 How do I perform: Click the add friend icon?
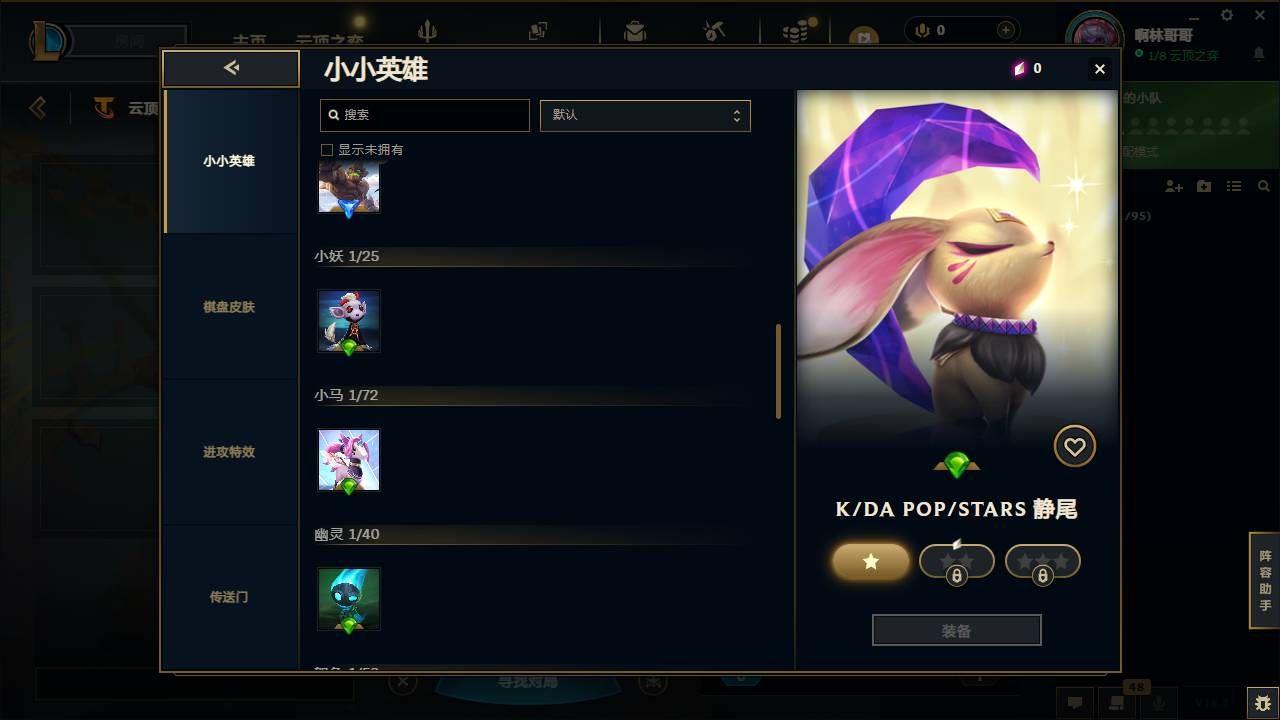coord(1173,186)
